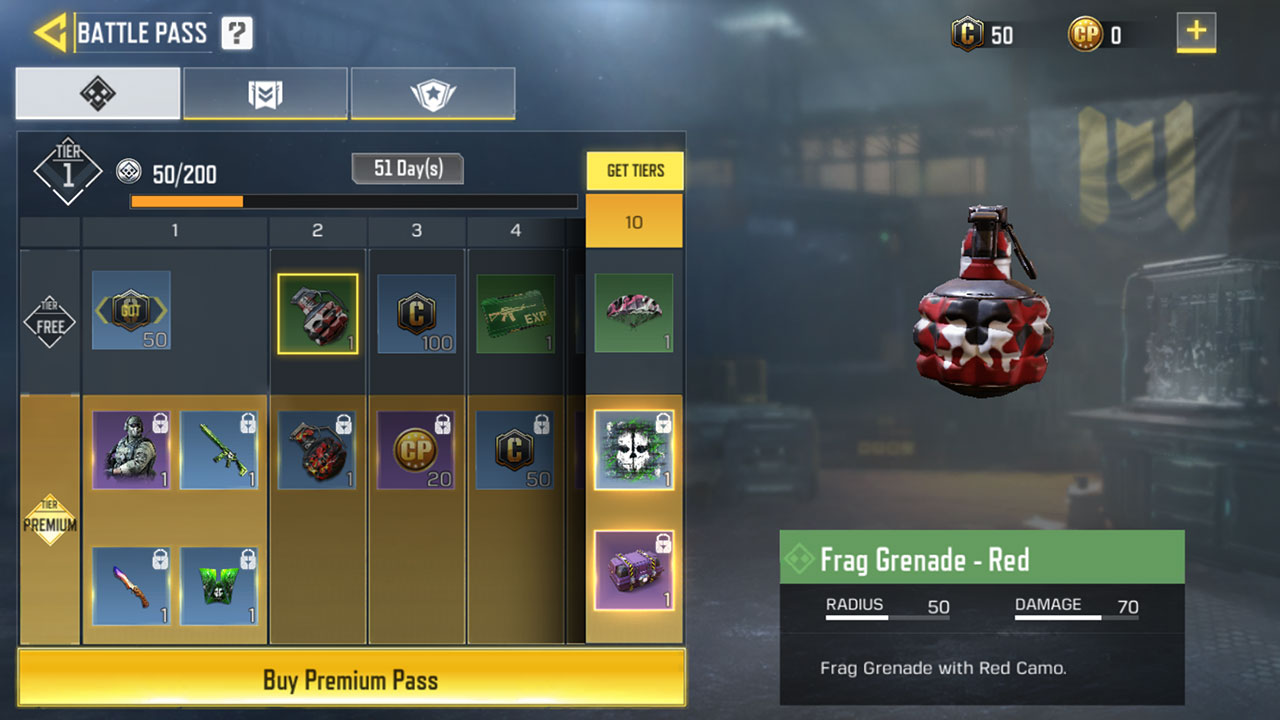Buy Premium Pass

[x=351, y=680]
